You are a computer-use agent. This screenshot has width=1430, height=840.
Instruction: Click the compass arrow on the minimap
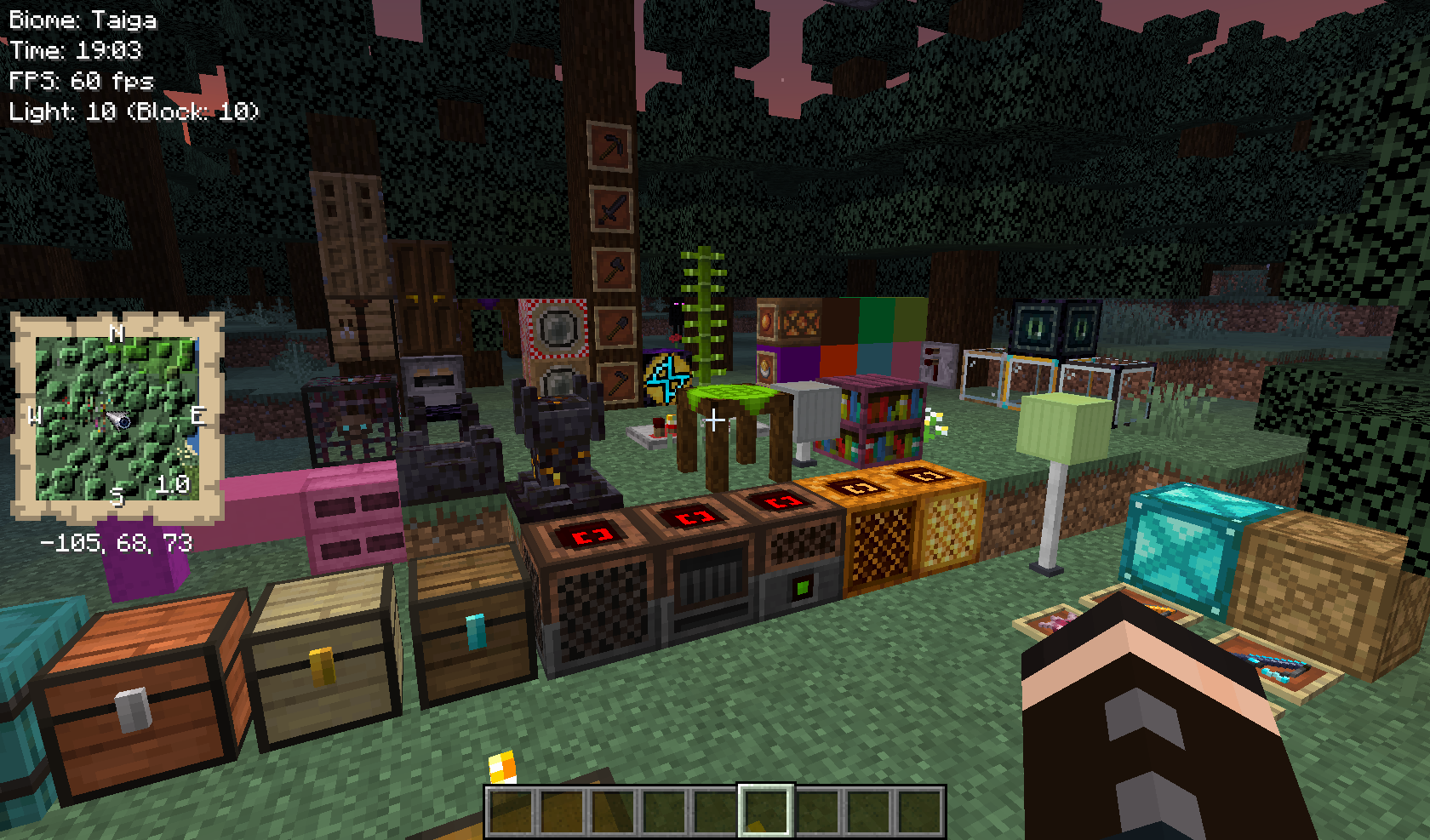pos(117,421)
